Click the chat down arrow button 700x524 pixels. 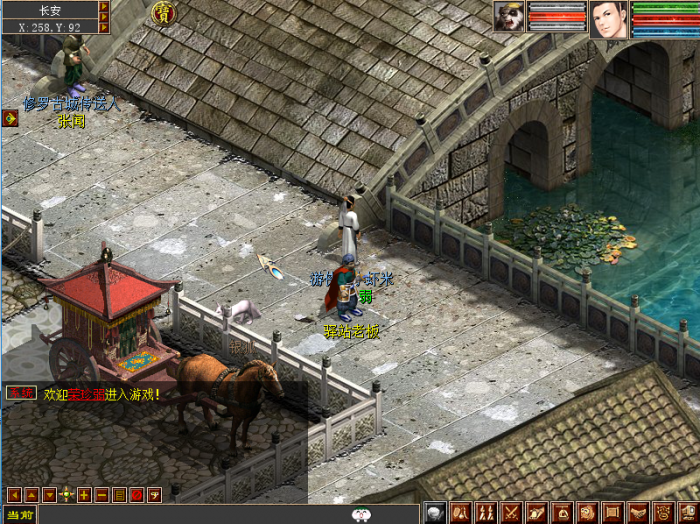pyautogui.click(x=49, y=494)
